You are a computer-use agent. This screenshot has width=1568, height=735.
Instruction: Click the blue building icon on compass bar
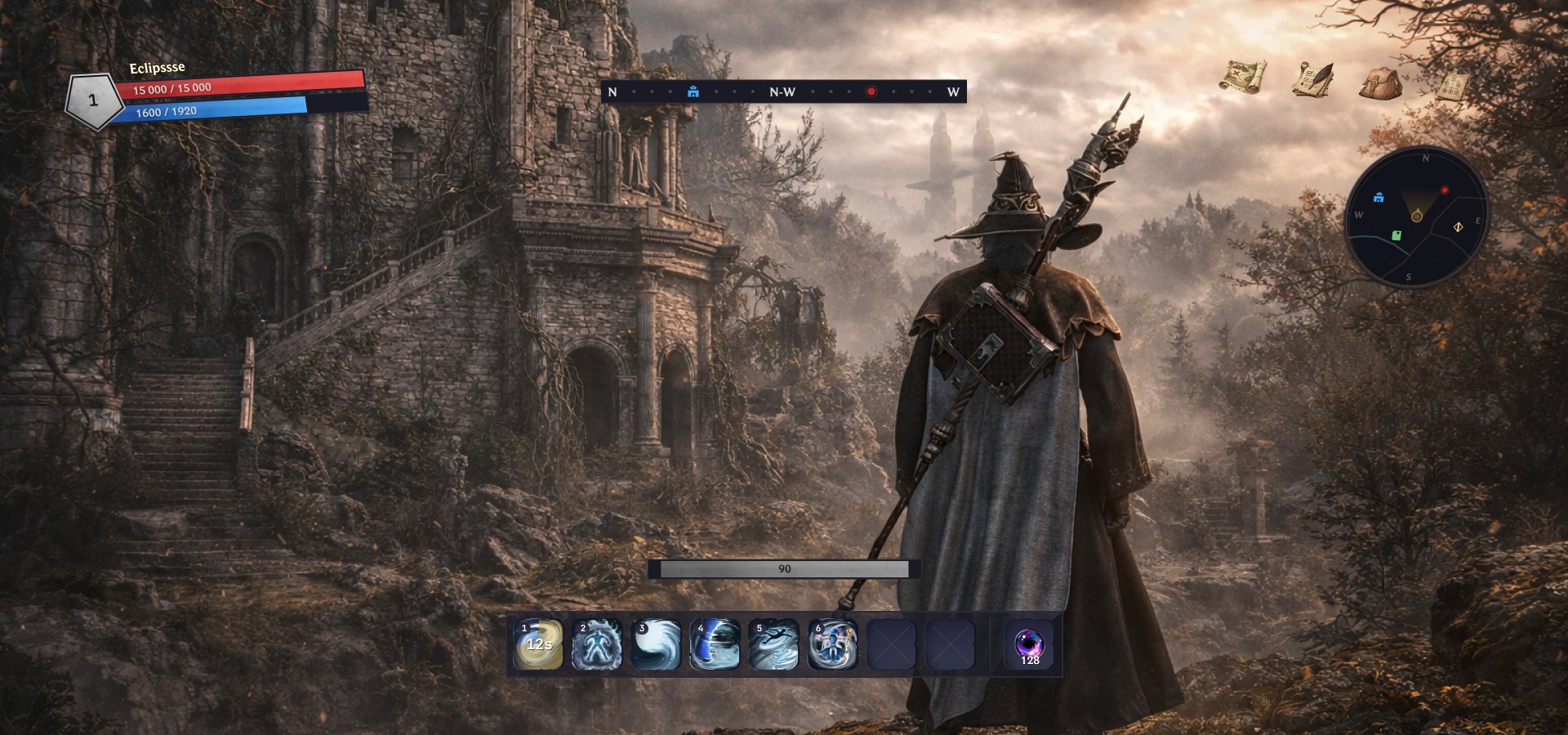pyautogui.click(x=693, y=92)
